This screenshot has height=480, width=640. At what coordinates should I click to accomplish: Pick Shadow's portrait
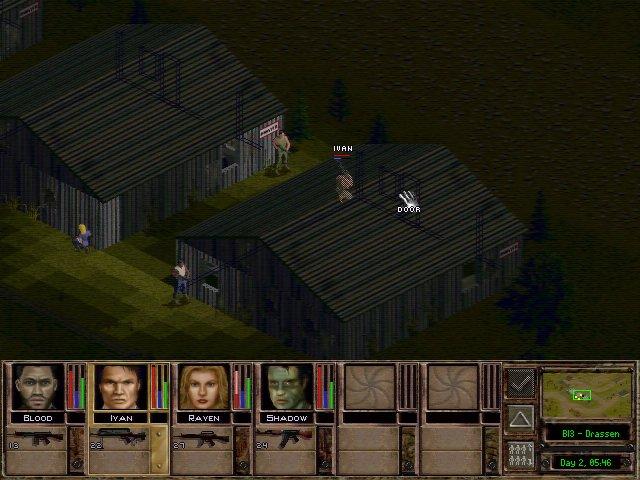coord(288,387)
